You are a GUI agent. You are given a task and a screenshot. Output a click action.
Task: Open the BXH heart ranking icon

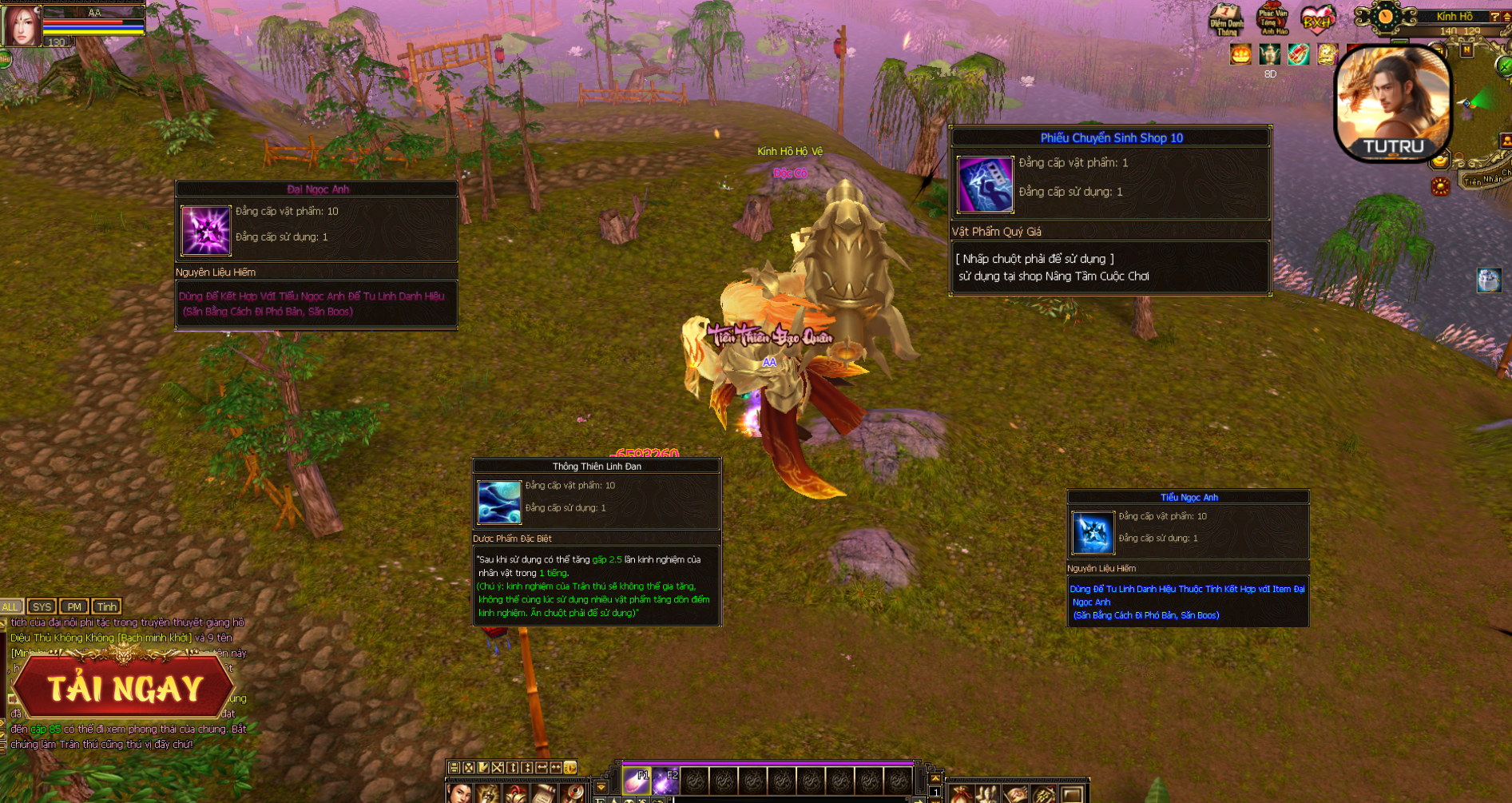1318,19
